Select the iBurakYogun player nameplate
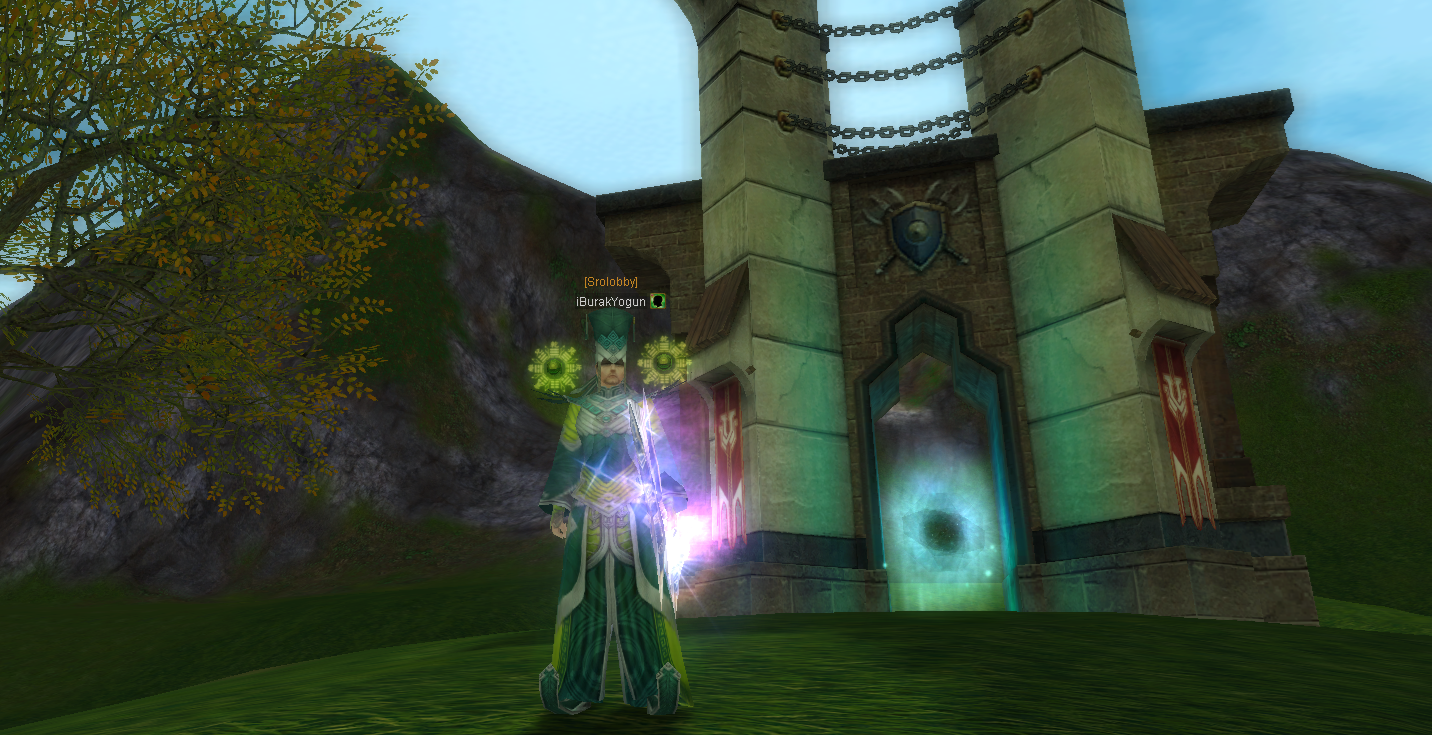 pos(611,301)
